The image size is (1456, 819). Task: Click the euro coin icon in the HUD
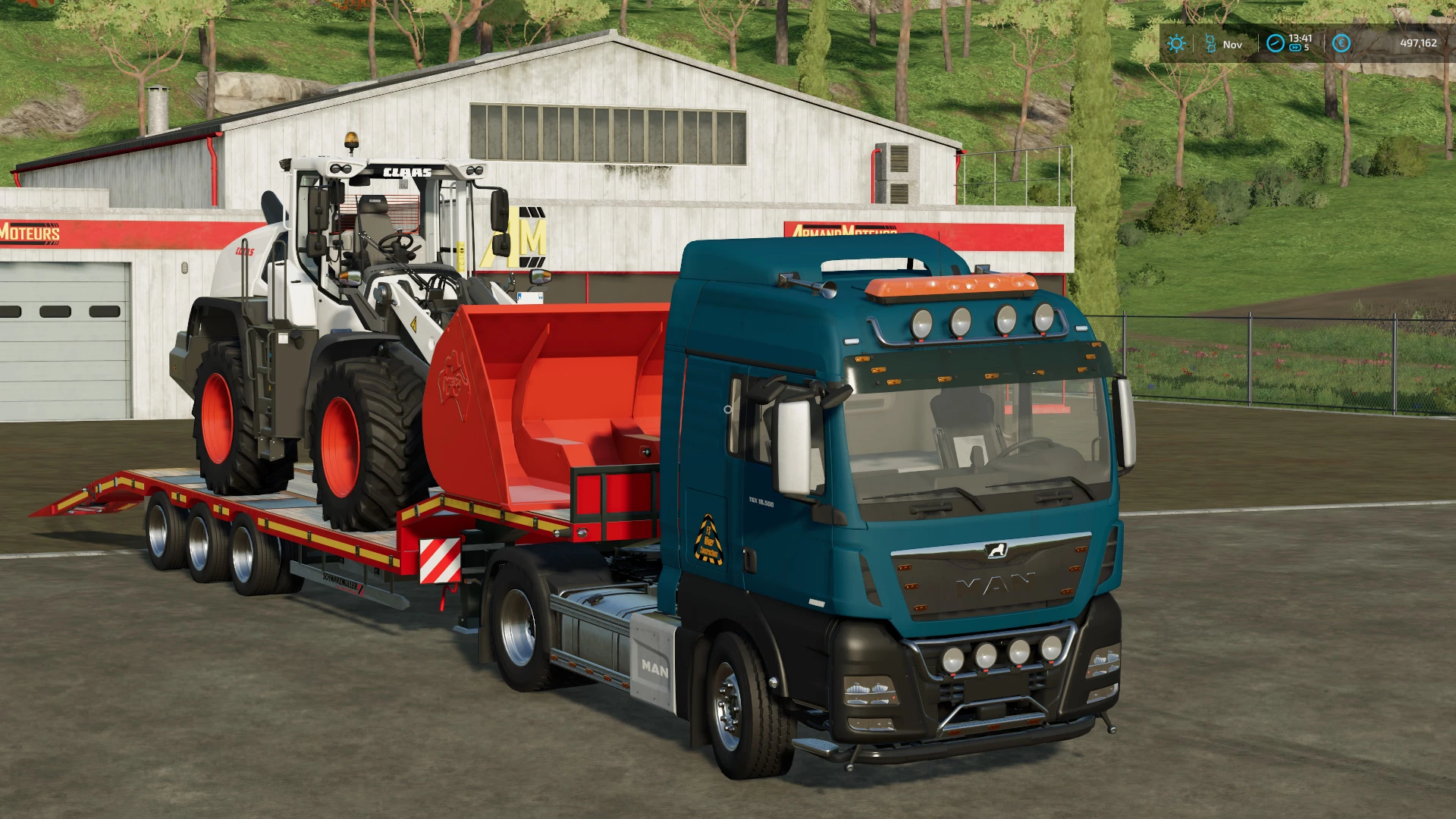coord(1341,42)
